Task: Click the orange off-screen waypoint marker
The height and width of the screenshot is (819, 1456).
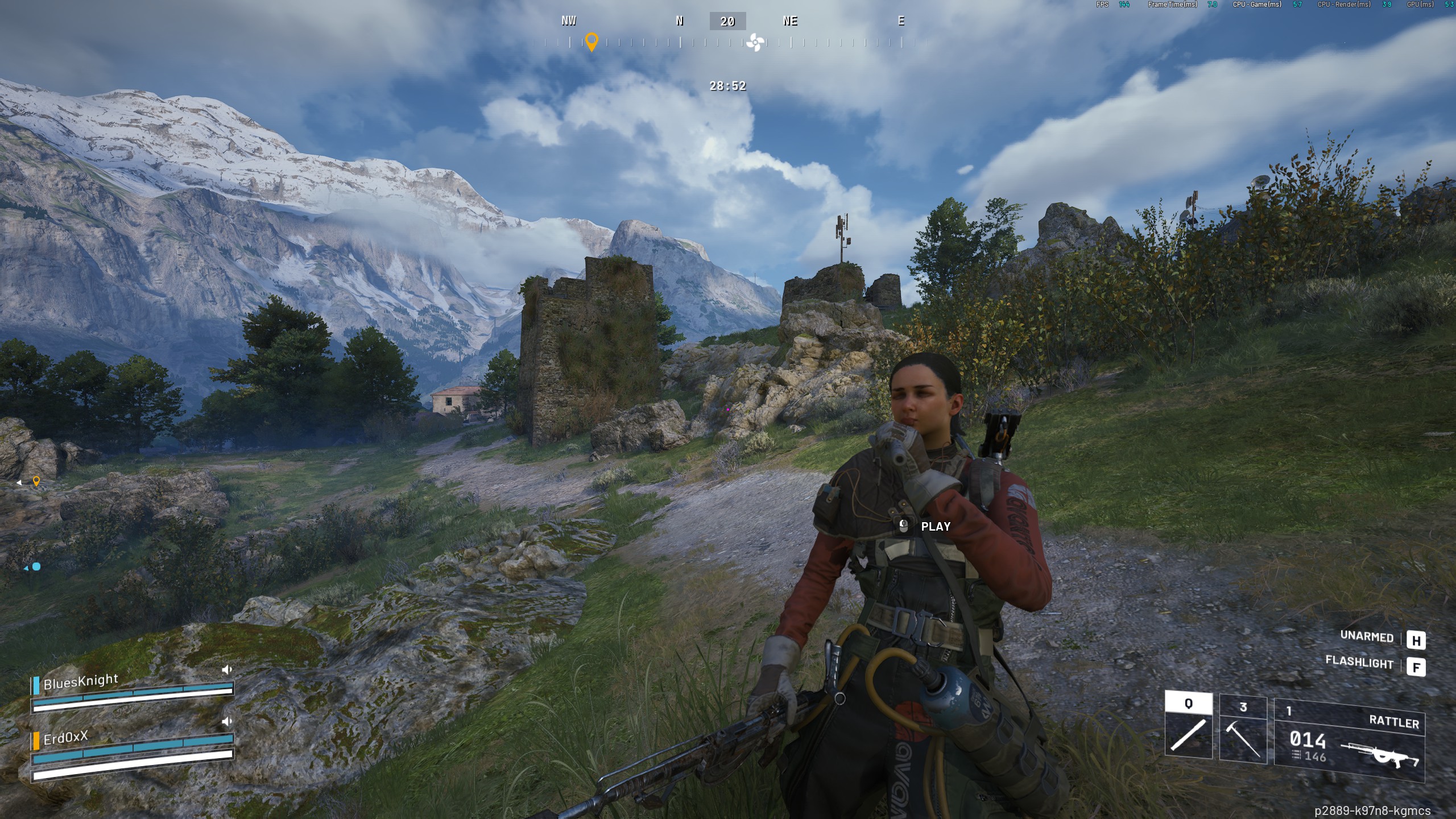Action: tap(36, 482)
